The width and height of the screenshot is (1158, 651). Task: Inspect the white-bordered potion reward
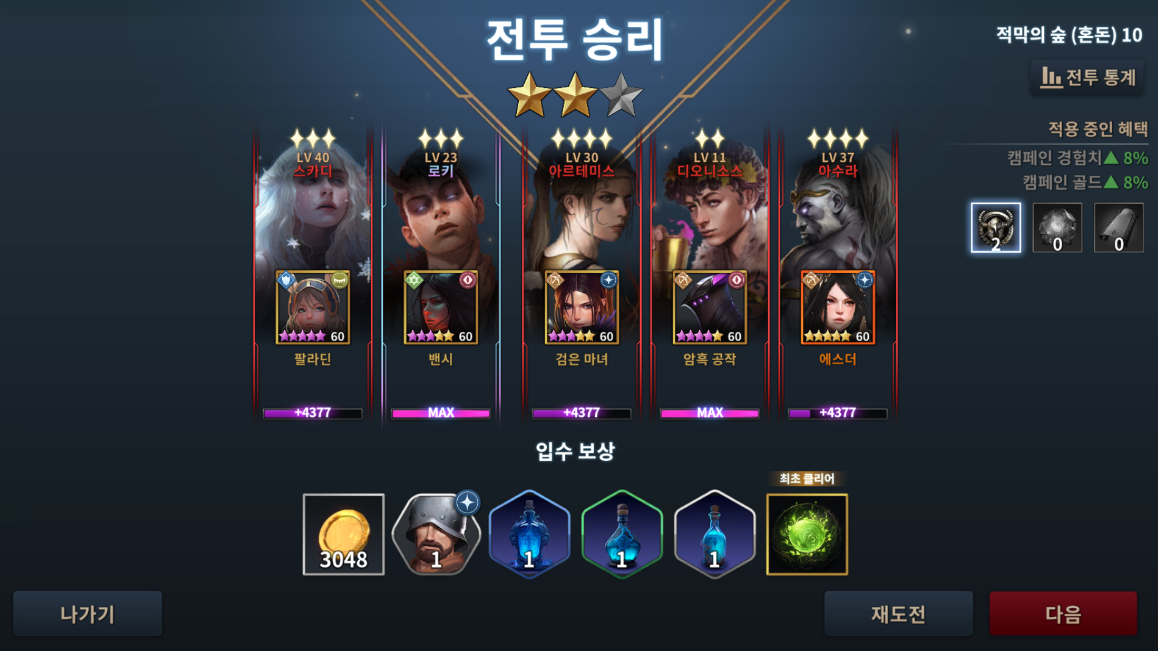[x=714, y=535]
